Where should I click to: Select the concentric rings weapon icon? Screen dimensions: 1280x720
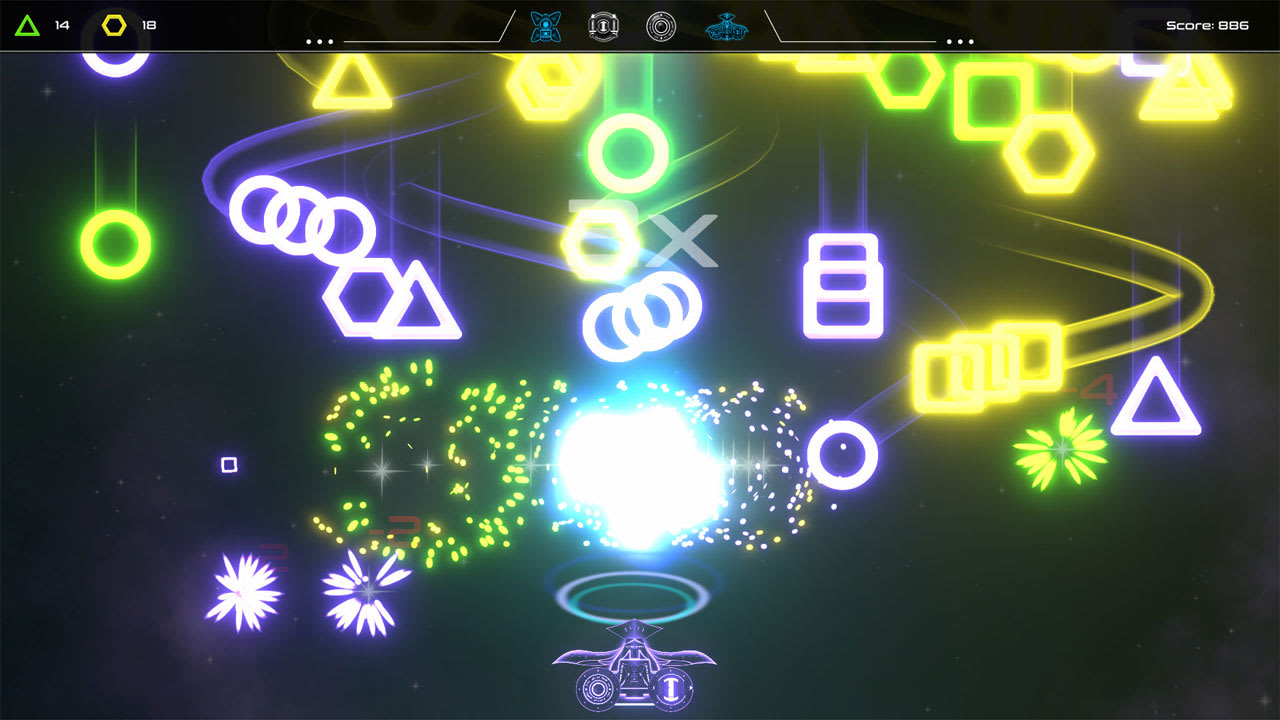tap(659, 24)
